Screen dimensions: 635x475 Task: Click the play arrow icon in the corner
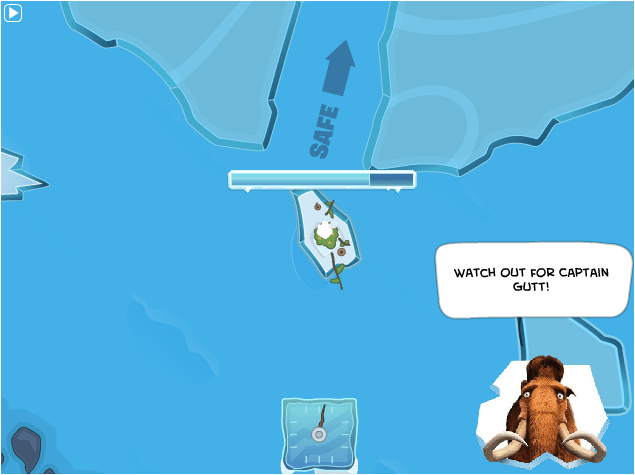click(13, 13)
